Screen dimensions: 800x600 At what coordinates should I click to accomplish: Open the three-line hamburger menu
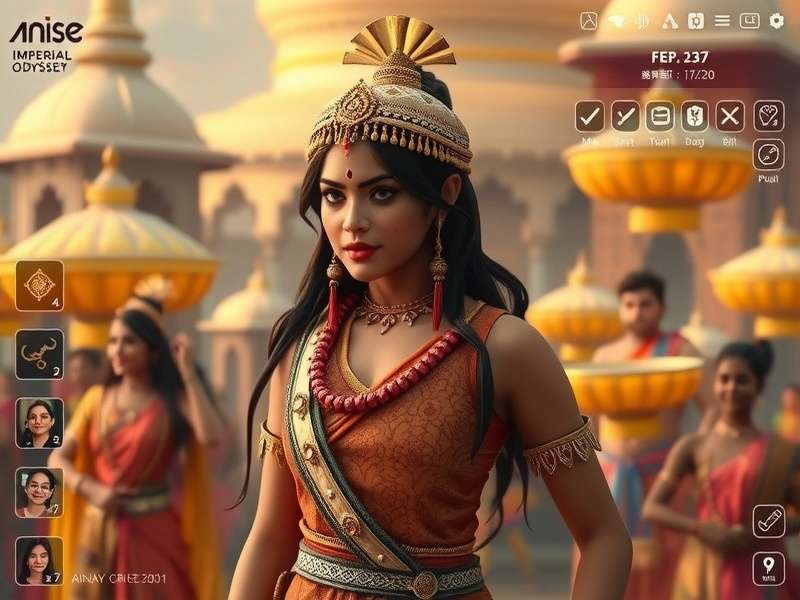tap(722, 21)
